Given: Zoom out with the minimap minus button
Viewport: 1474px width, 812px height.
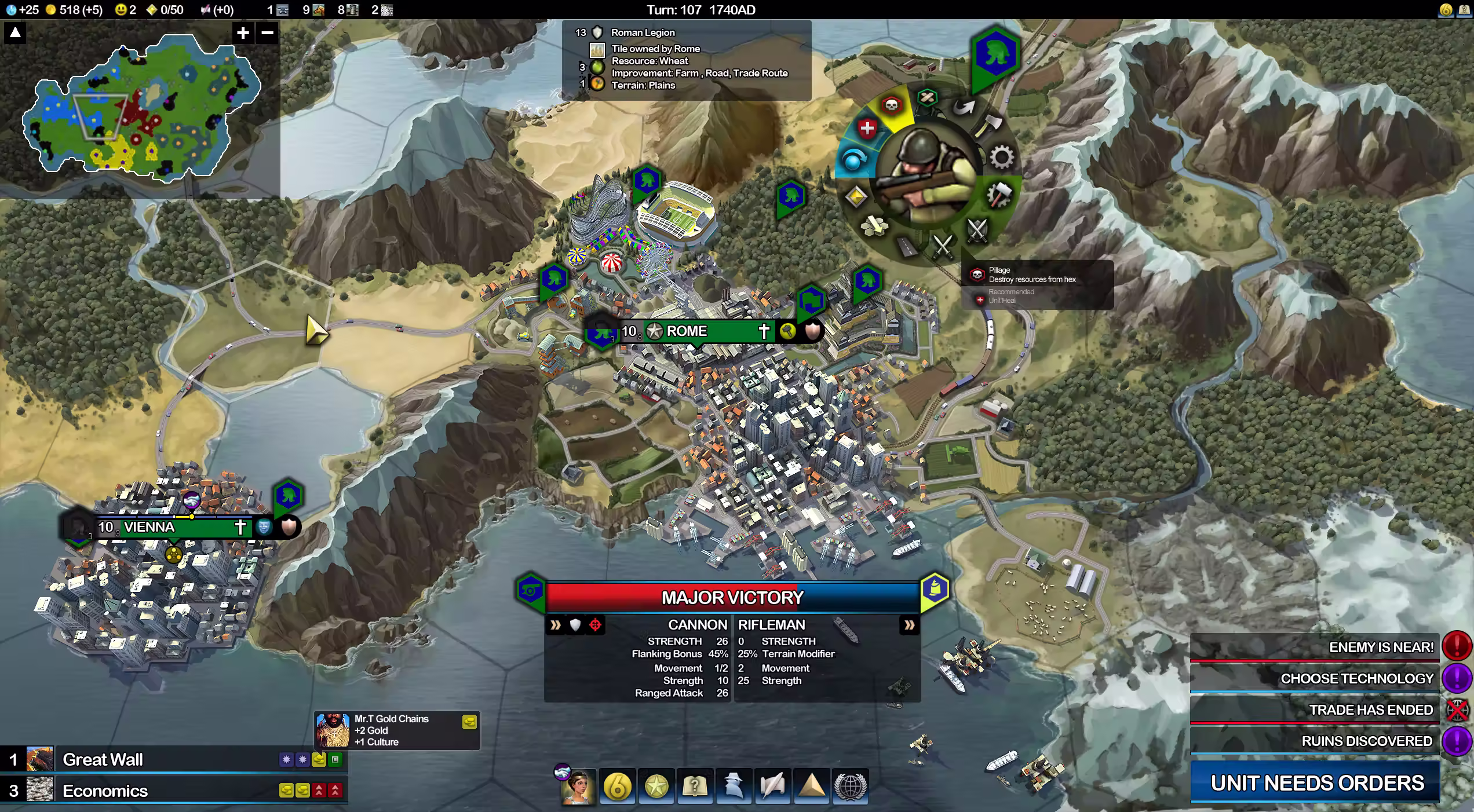Looking at the screenshot, I should (x=267, y=33).
